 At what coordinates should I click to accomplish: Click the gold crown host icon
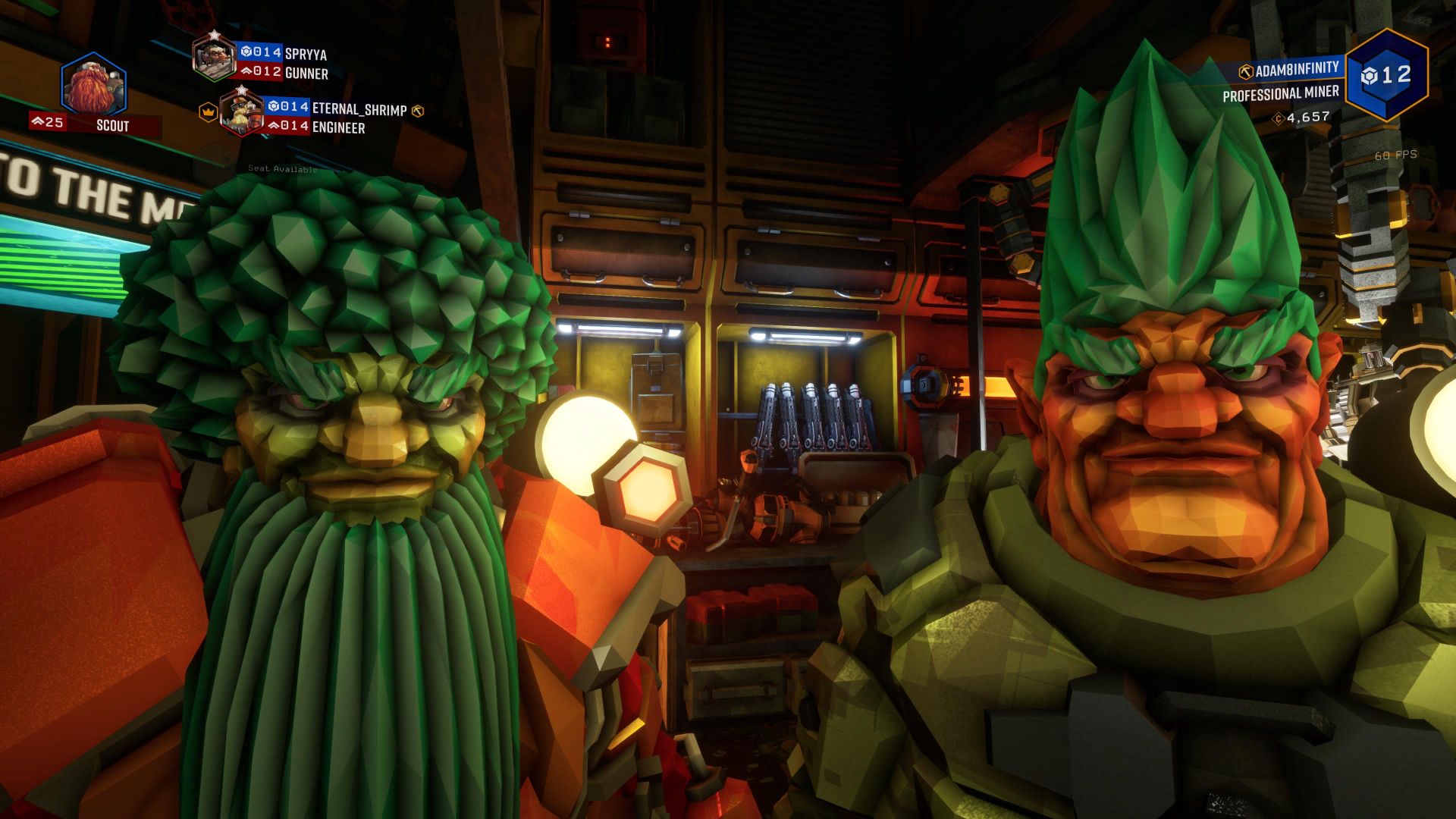click(208, 111)
